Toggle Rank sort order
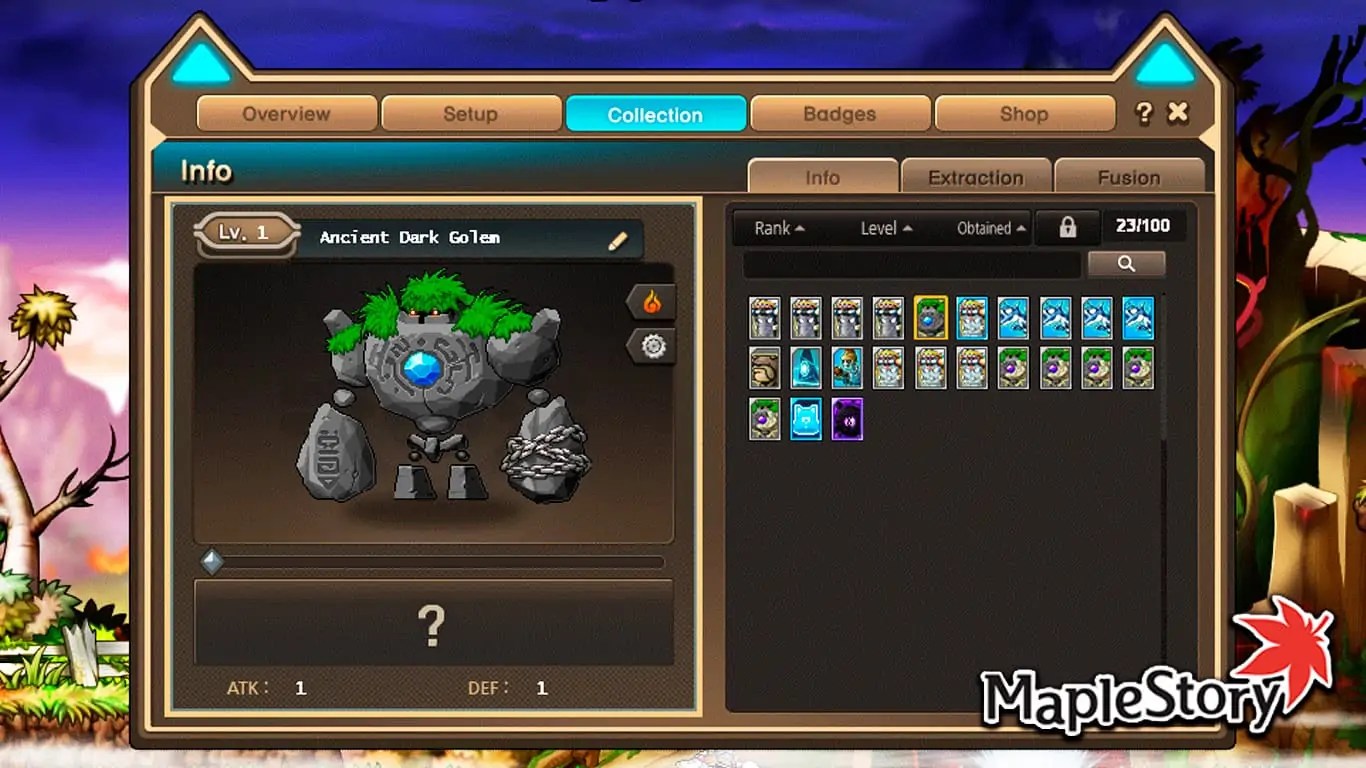This screenshot has width=1366, height=768. [x=777, y=228]
